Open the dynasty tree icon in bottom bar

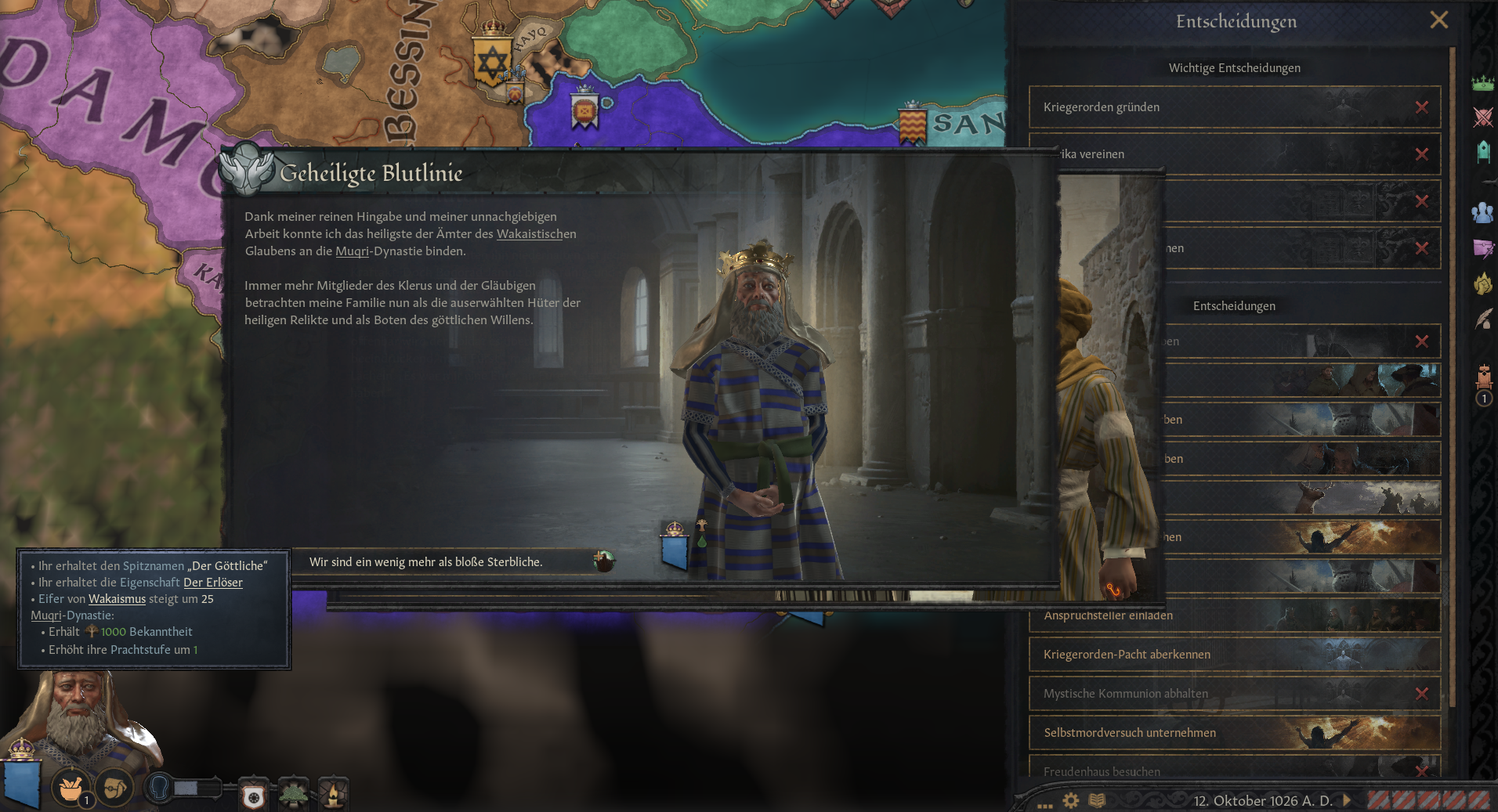(x=293, y=792)
